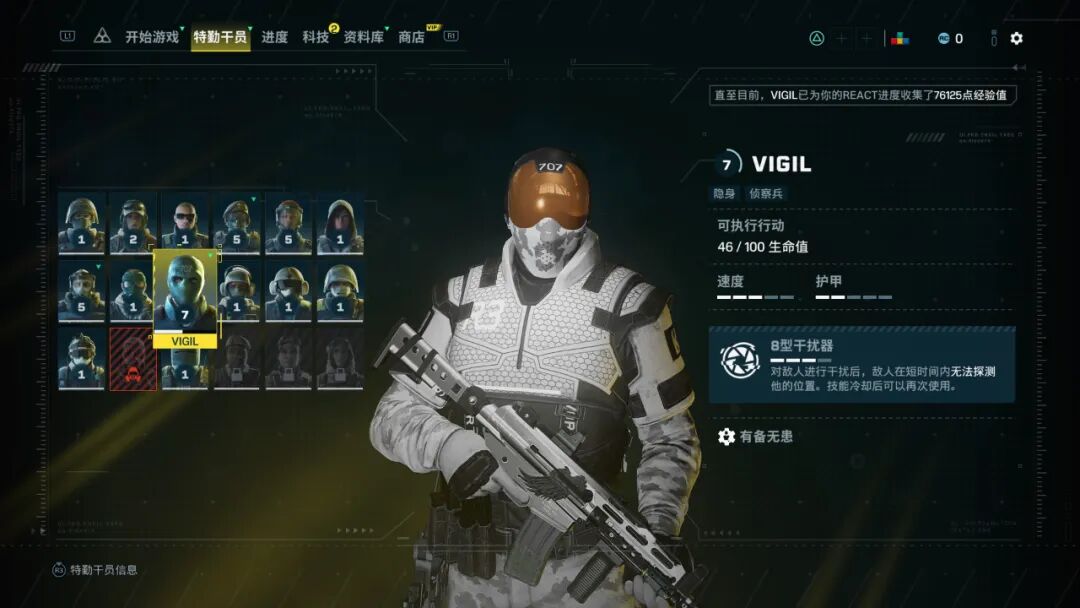Select the 特勤干员 operators tab
This screenshot has width=1080, height=608.
pos(221,38)
